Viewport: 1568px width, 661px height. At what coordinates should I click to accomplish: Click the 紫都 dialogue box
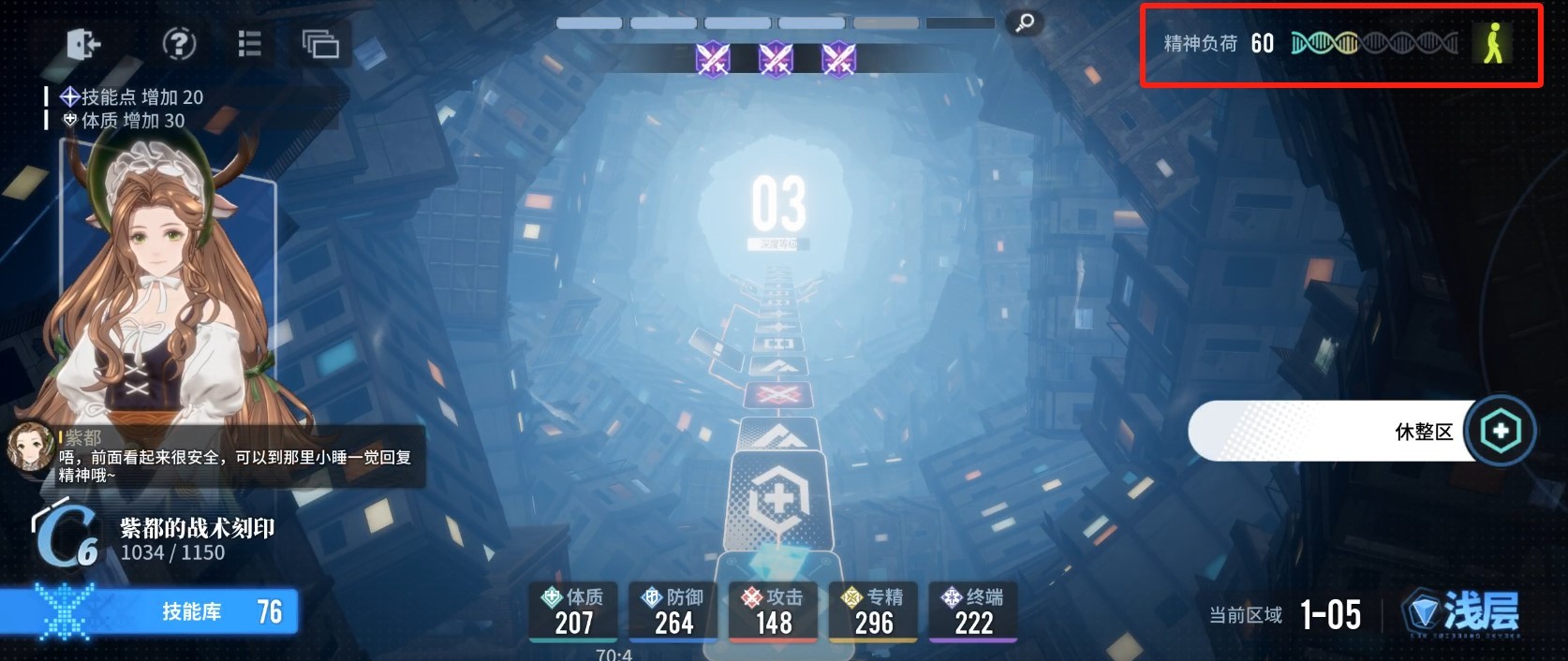(215, 457)
